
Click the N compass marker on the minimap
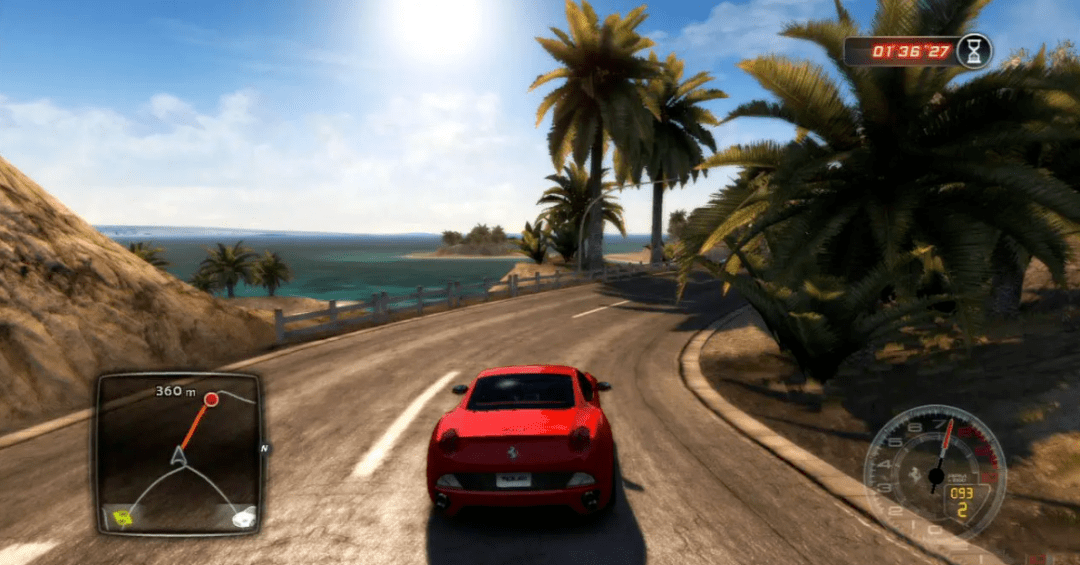[264, 449]
